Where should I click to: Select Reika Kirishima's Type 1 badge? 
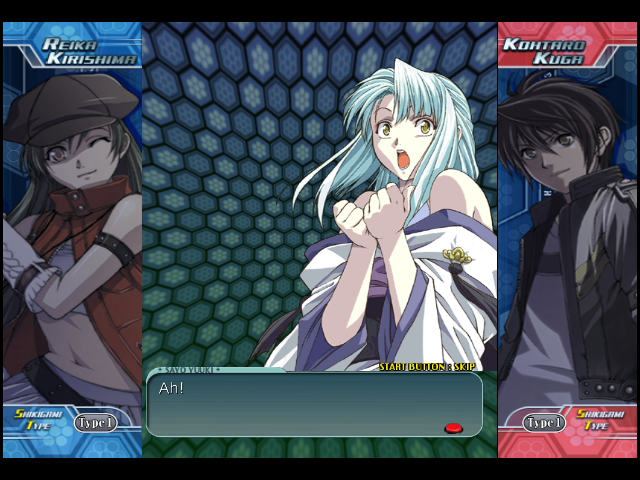(x=95, y=423)
